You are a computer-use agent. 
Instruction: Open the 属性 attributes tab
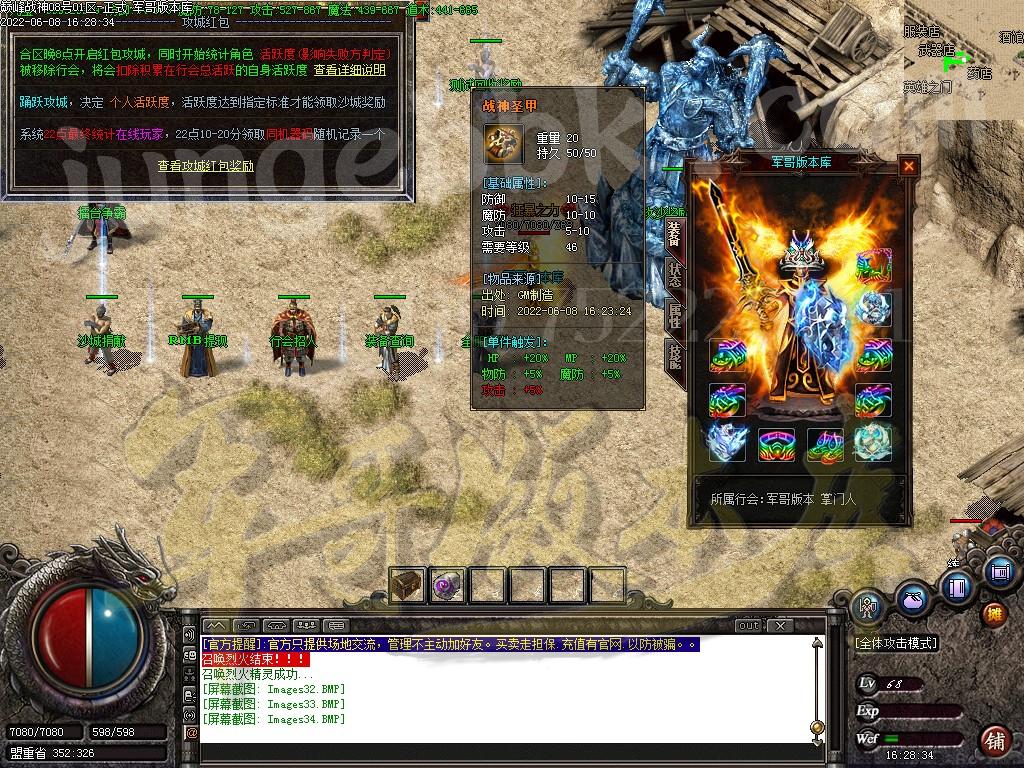coord(675,316)
